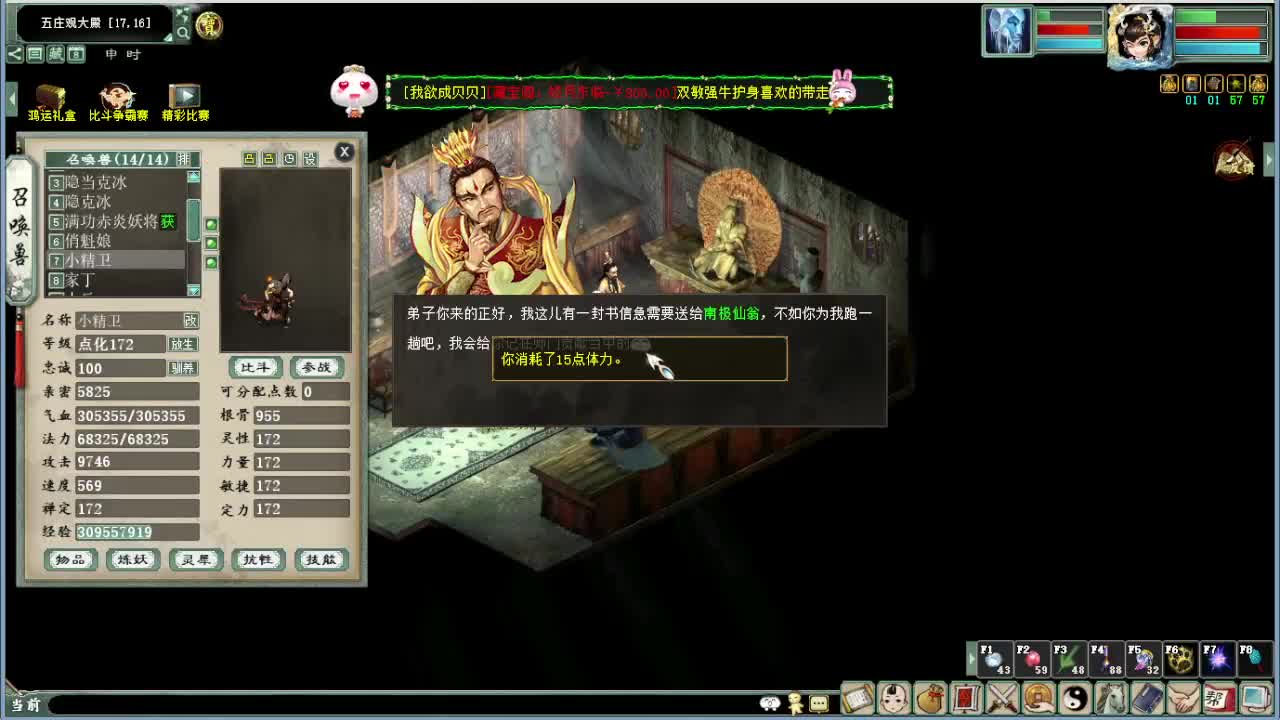Toggle the green indicator beside 俏魁娘

point(211,242)
